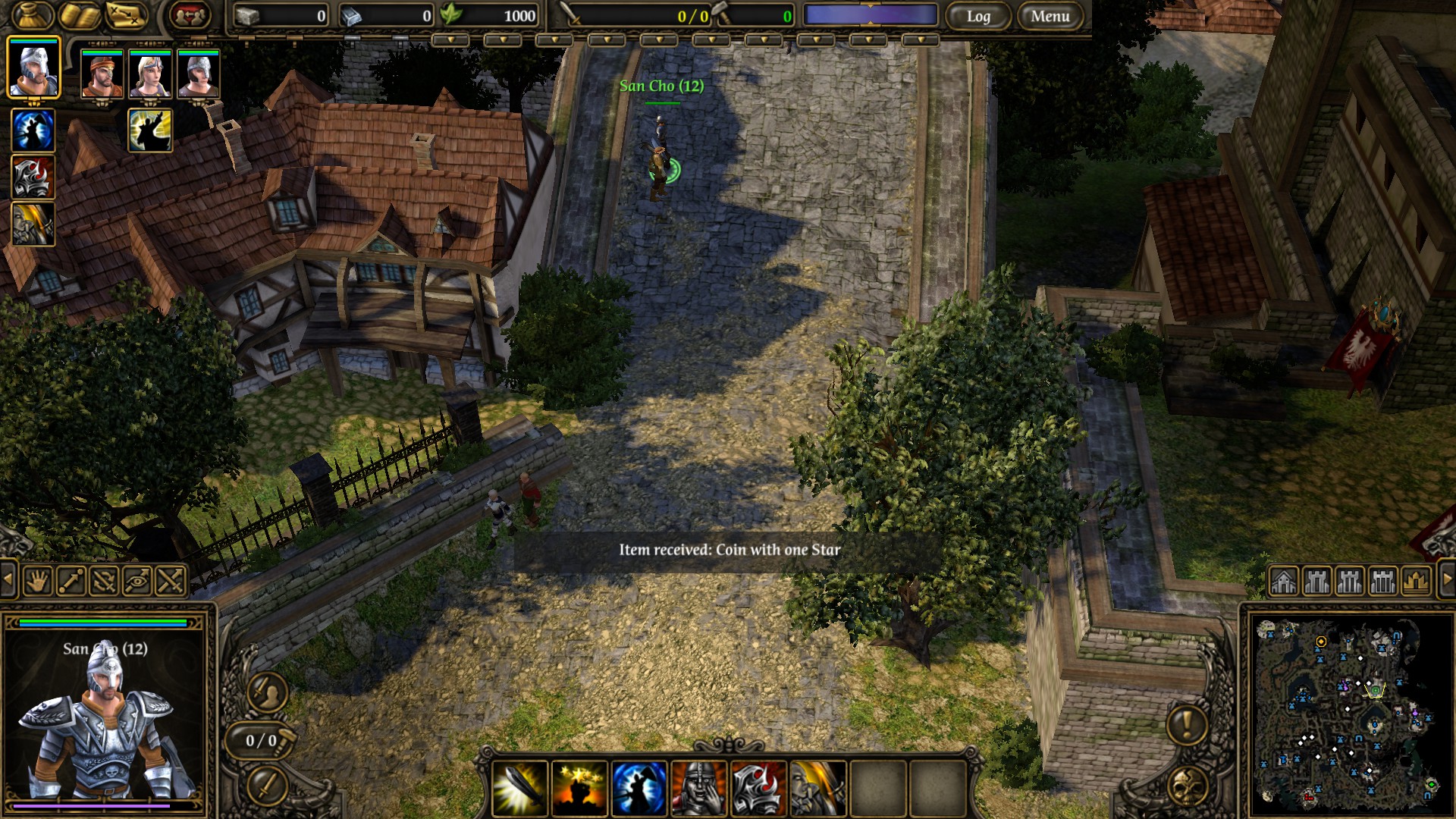The height and width of the screenshot is (819, 1456).
Task: Open the Menu button
Action: tap(1050, 16)
